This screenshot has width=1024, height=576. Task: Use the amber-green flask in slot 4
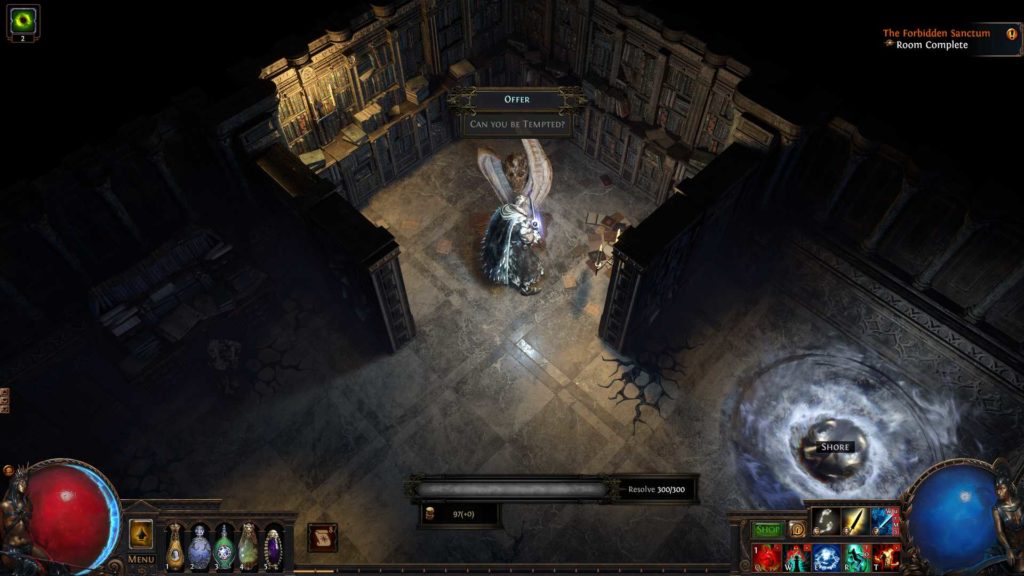point(248,546)
